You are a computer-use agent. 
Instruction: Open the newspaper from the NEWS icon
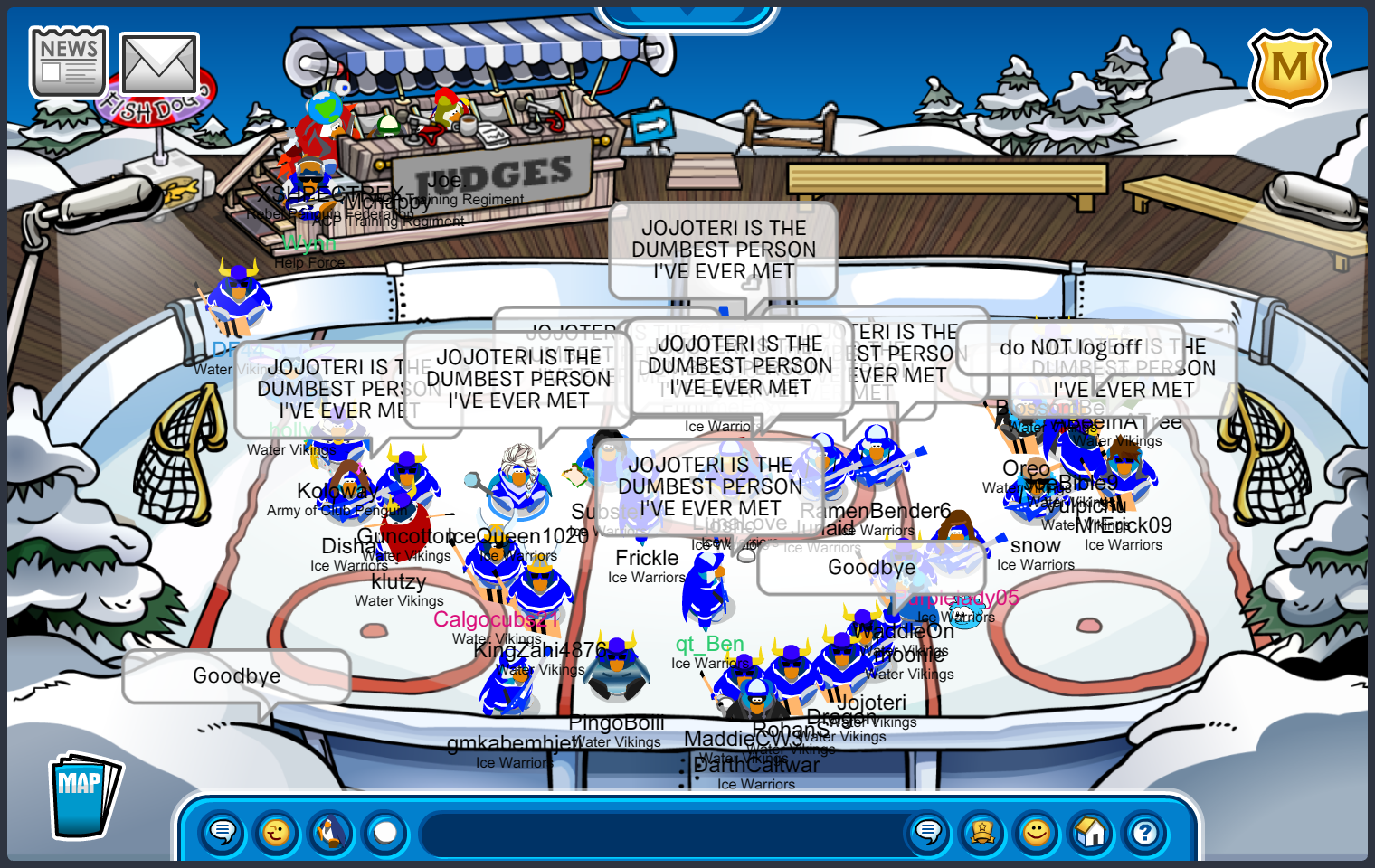click(69, 61)
